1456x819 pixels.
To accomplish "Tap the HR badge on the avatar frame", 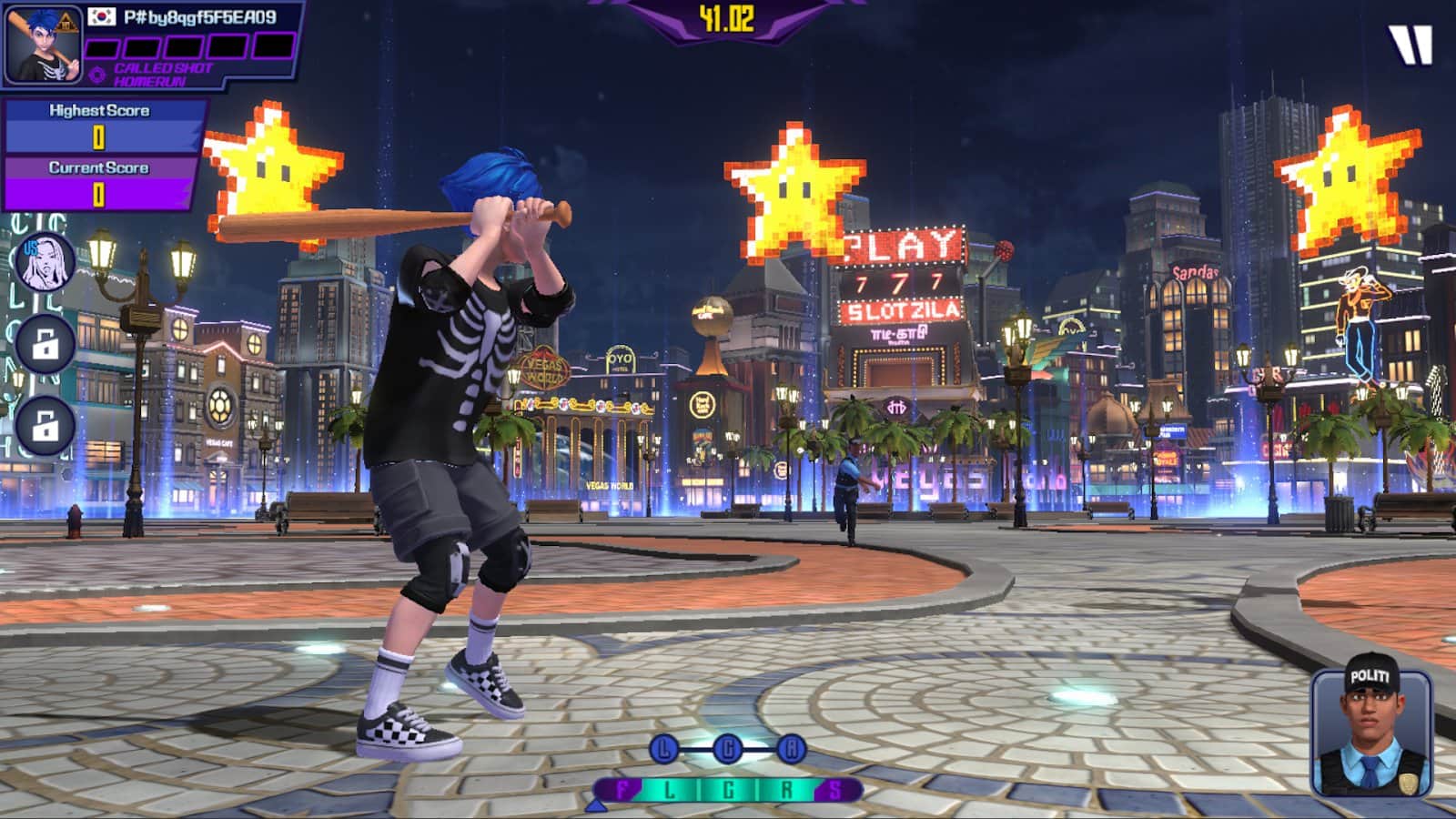I will tap(67, 22).
